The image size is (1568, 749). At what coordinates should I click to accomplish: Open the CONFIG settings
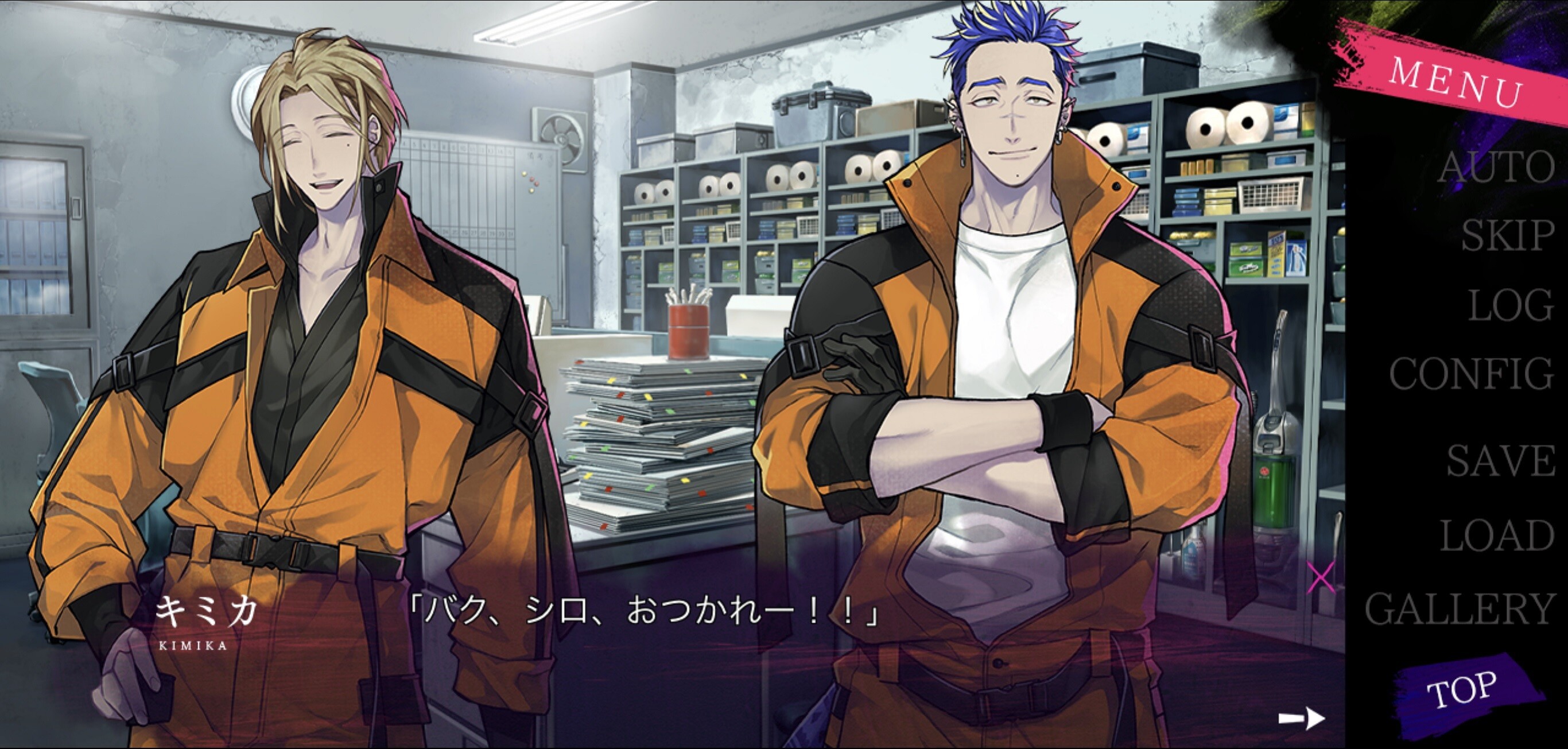1471,373
